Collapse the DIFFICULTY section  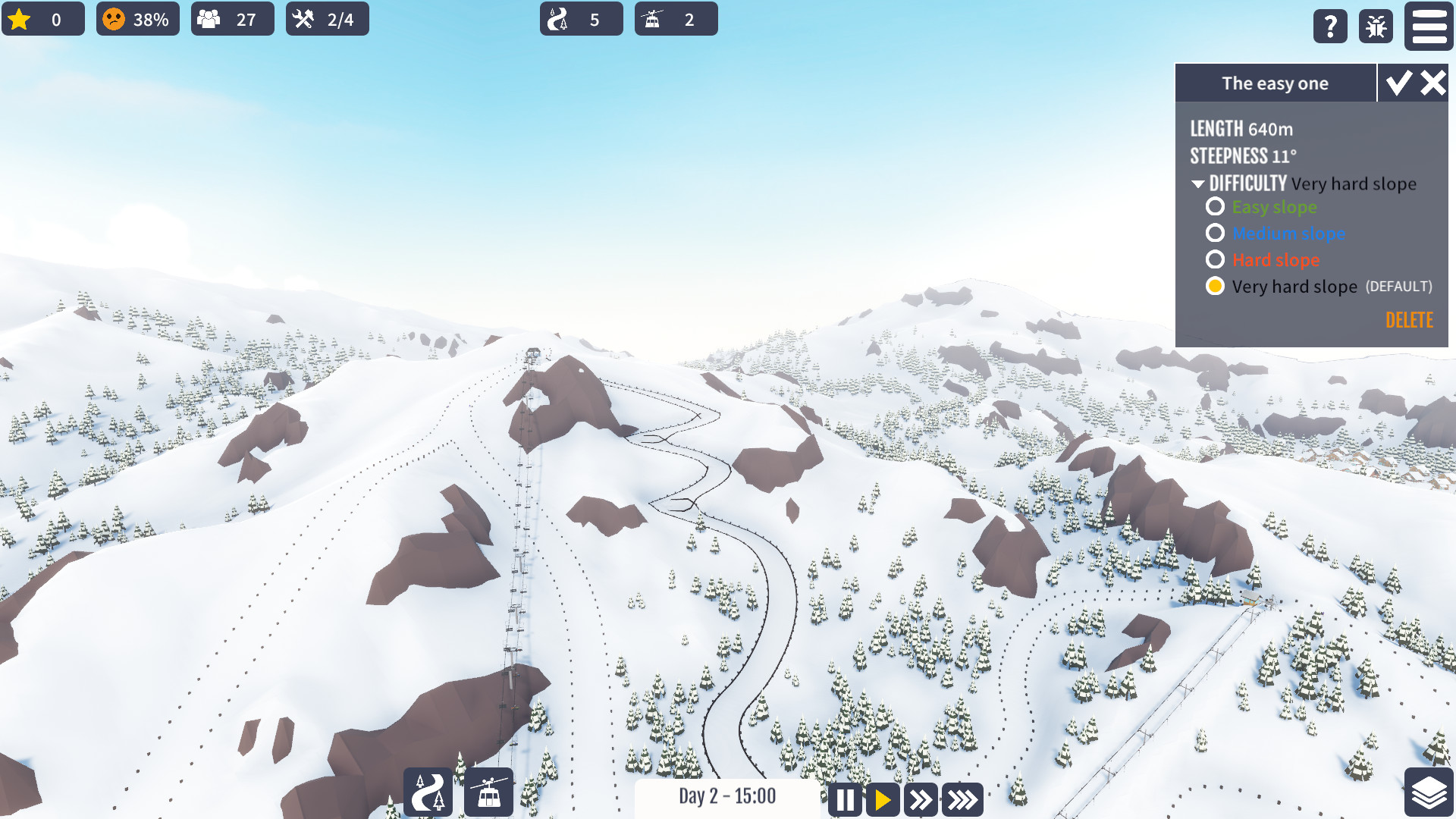tap(1199, 184)
